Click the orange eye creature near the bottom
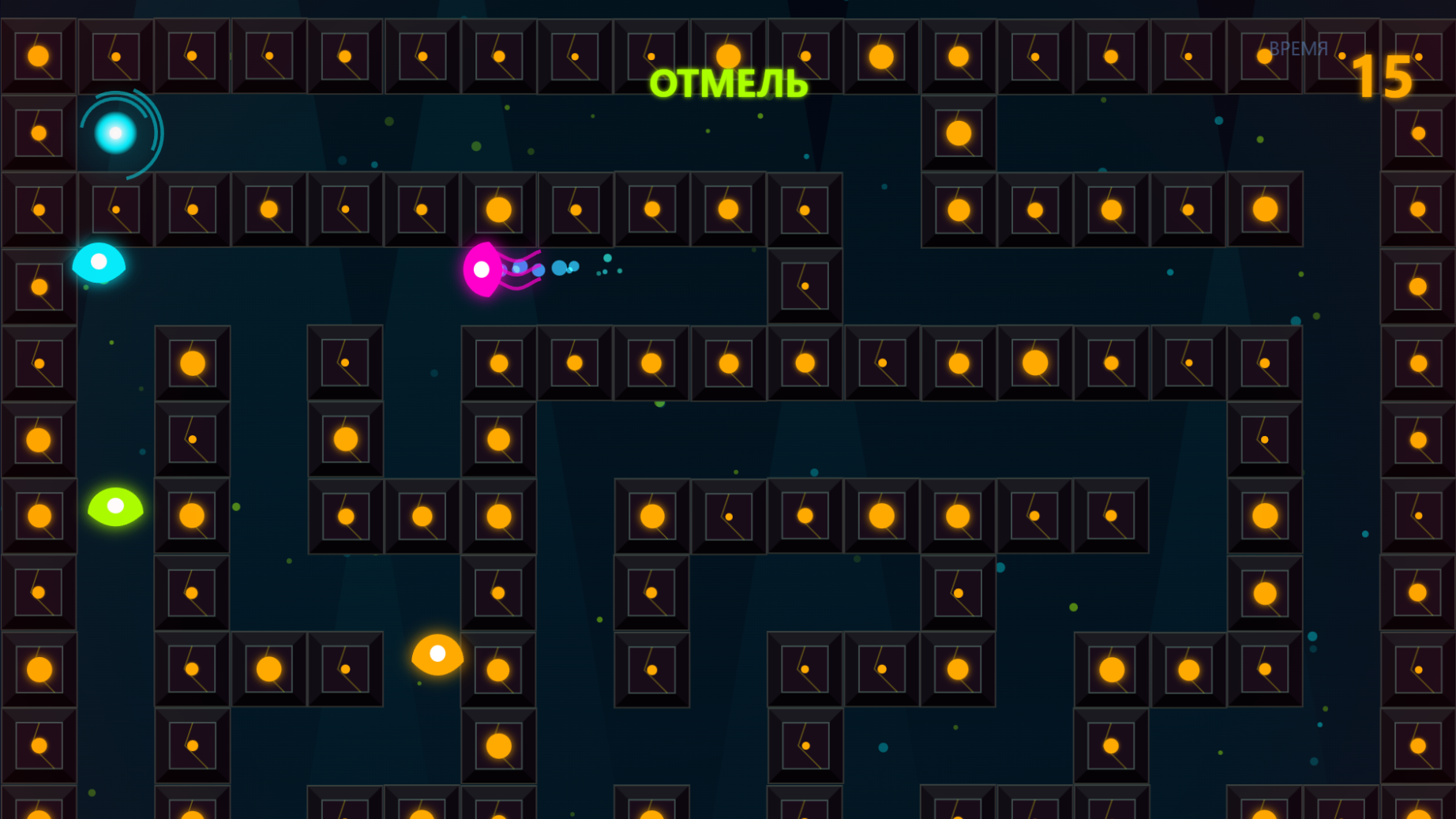1456x819 pixels. click(437, 653)
